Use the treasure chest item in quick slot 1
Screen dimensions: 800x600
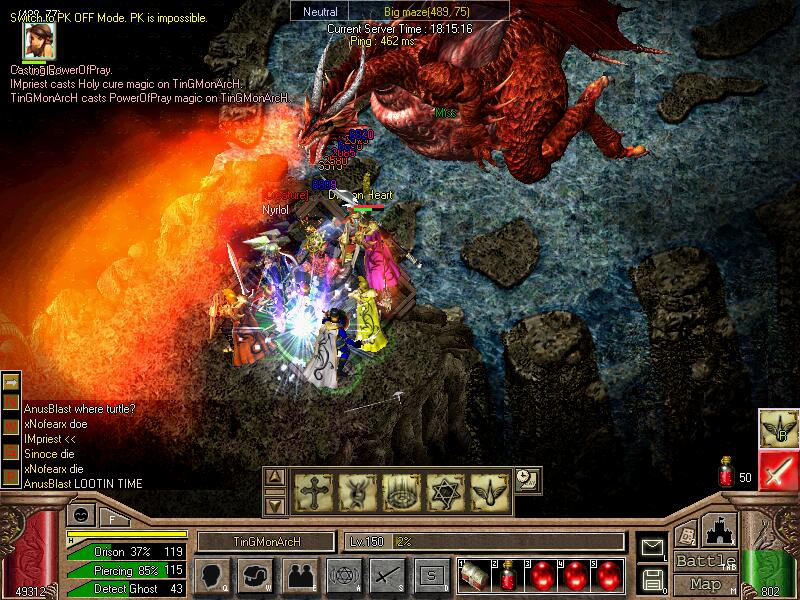[475, 575]
